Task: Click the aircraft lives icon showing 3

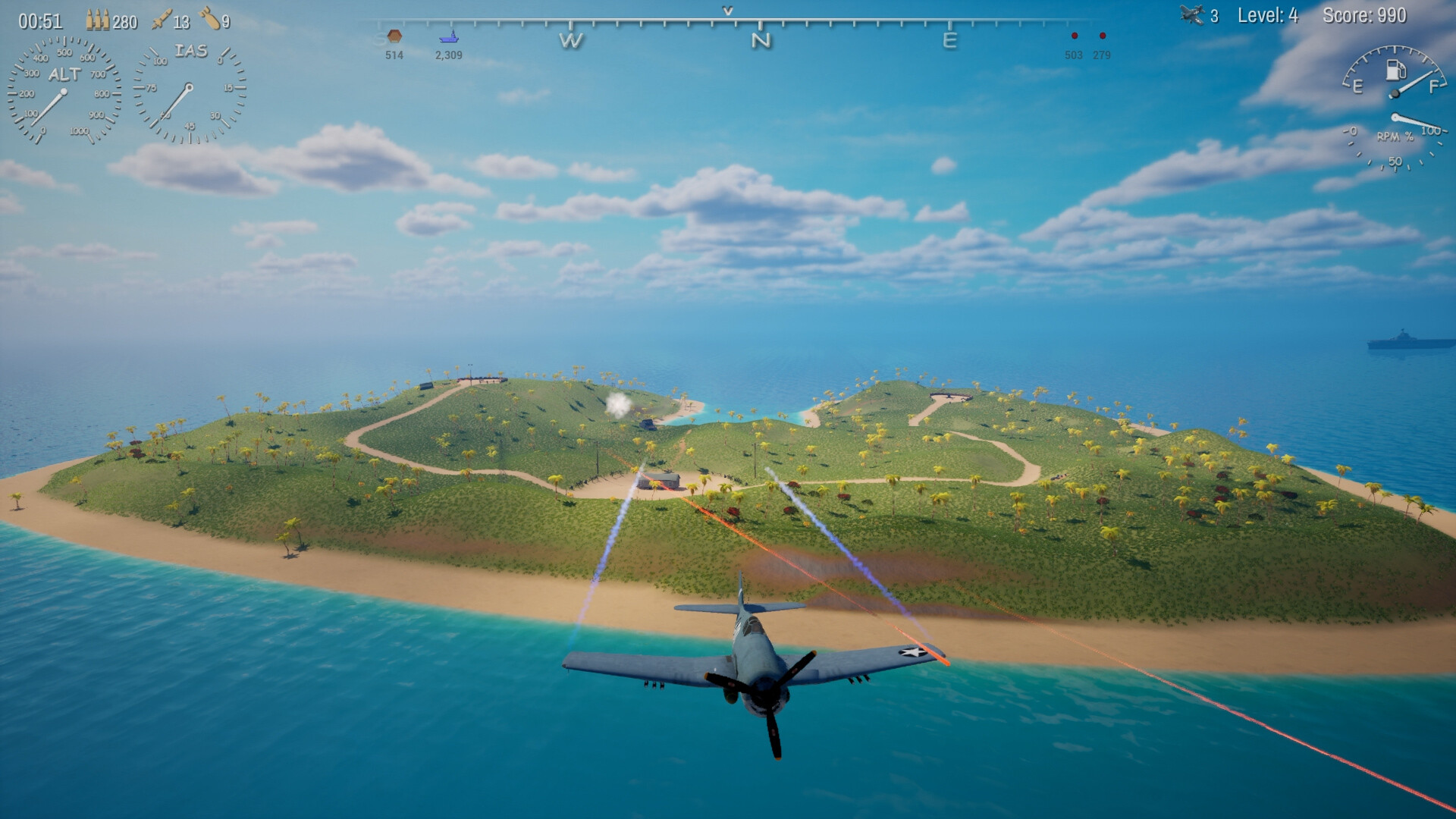Action: point(1194,14)
